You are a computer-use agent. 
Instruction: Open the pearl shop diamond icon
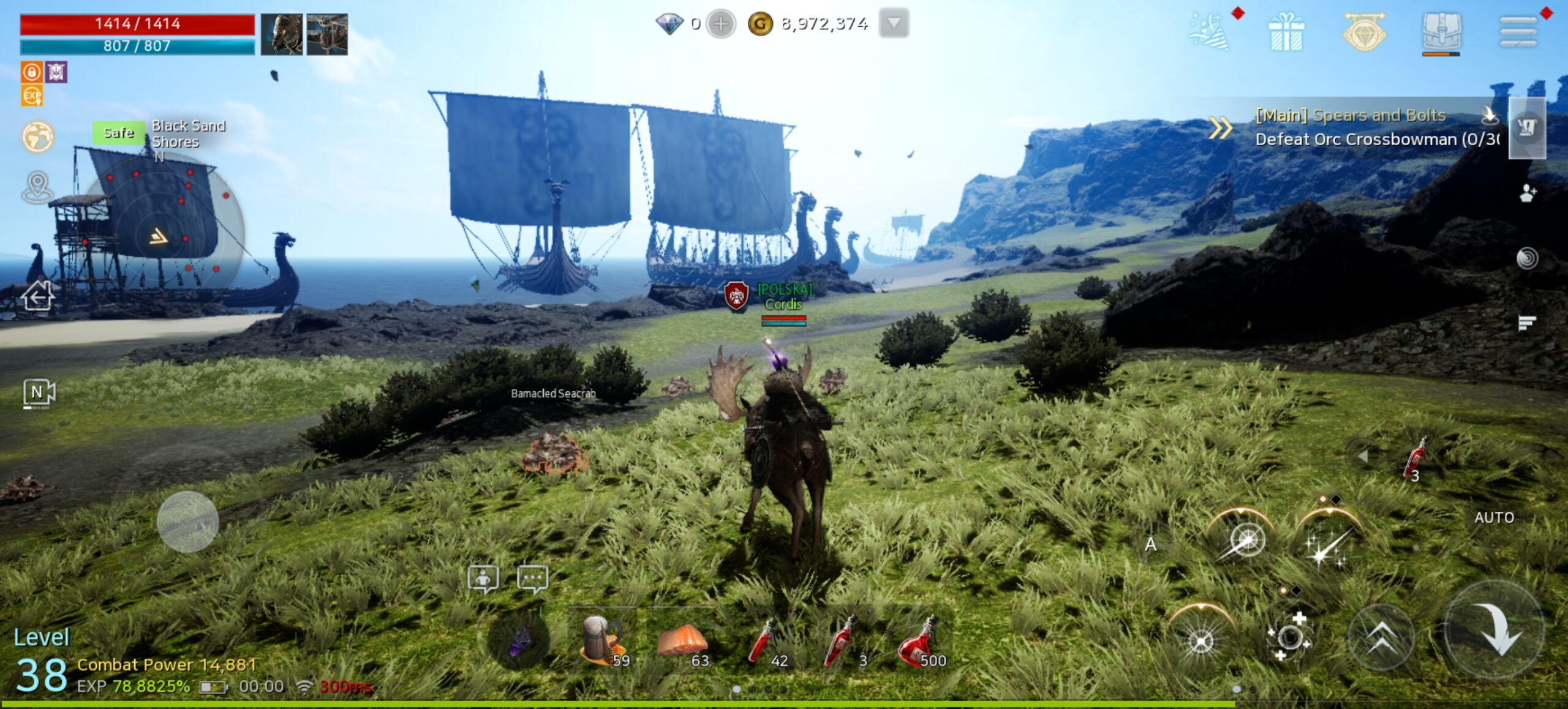pyautogui.click(x=1364, y=32)
